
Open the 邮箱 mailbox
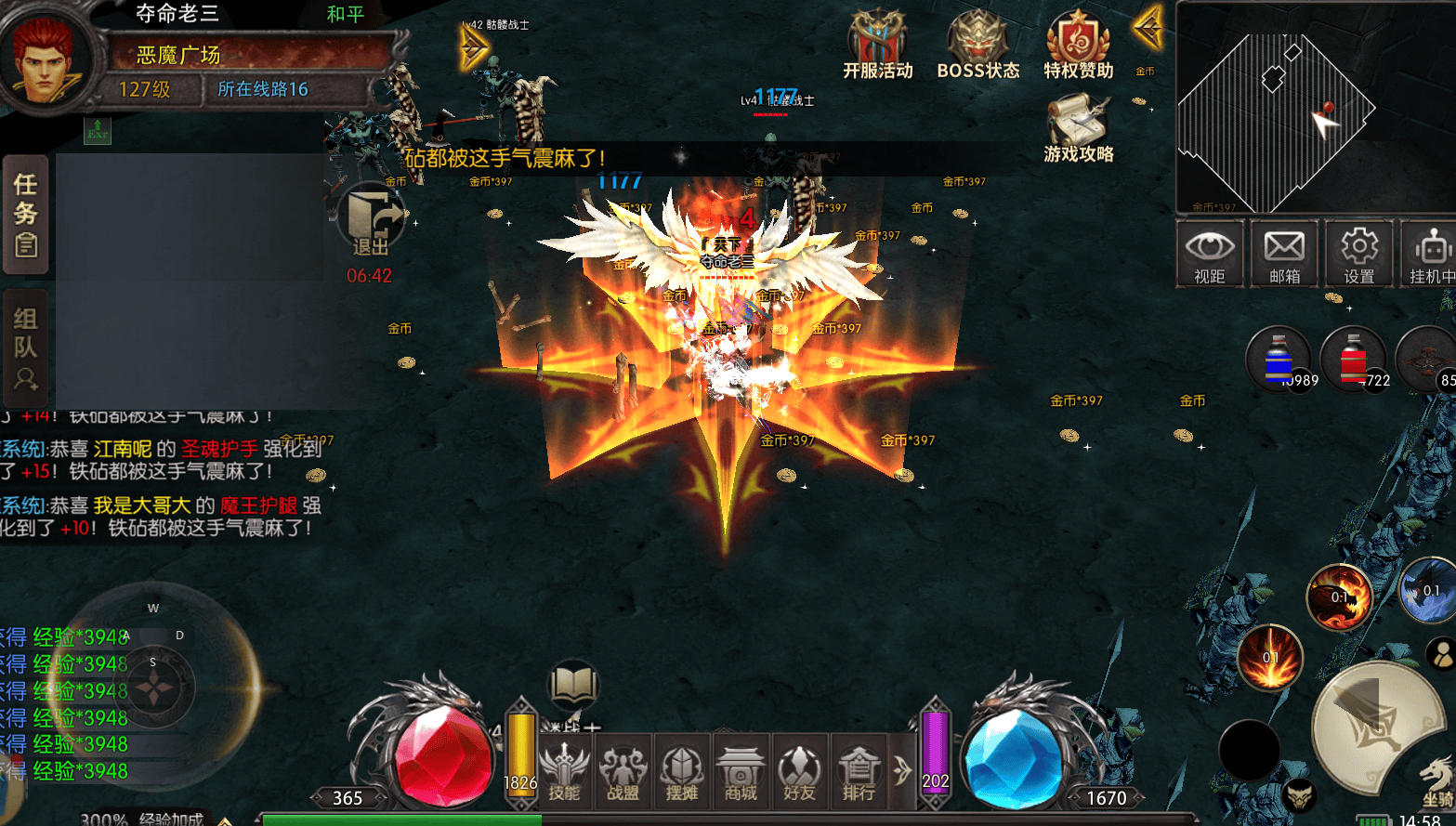pyautogui.click(x=1284, y=253)
